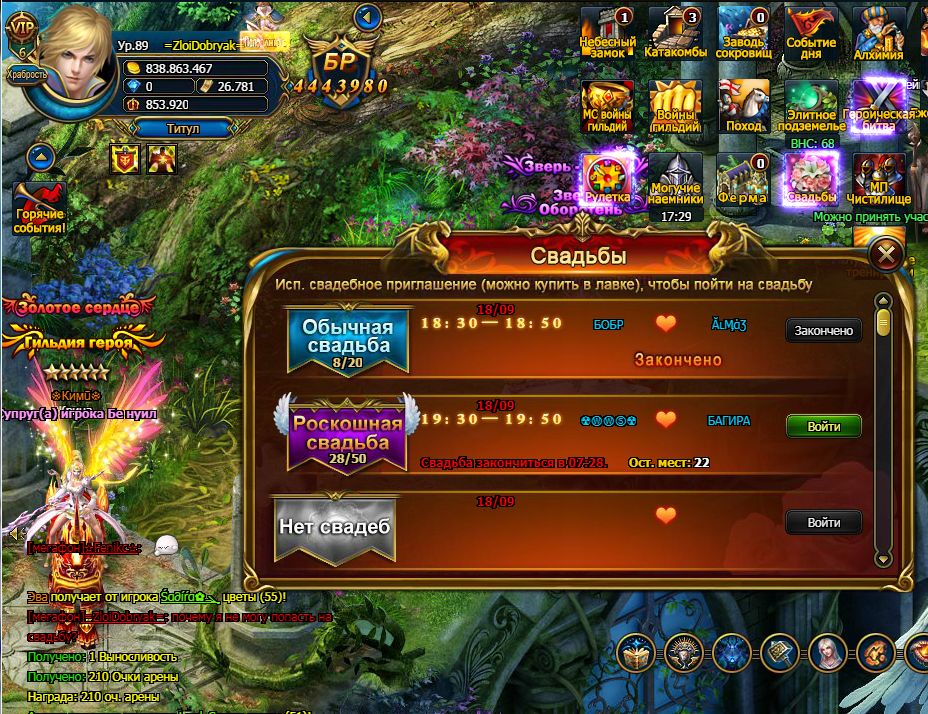Close the Свадьбы wedding window
The image size is (928, 714).
885,255
